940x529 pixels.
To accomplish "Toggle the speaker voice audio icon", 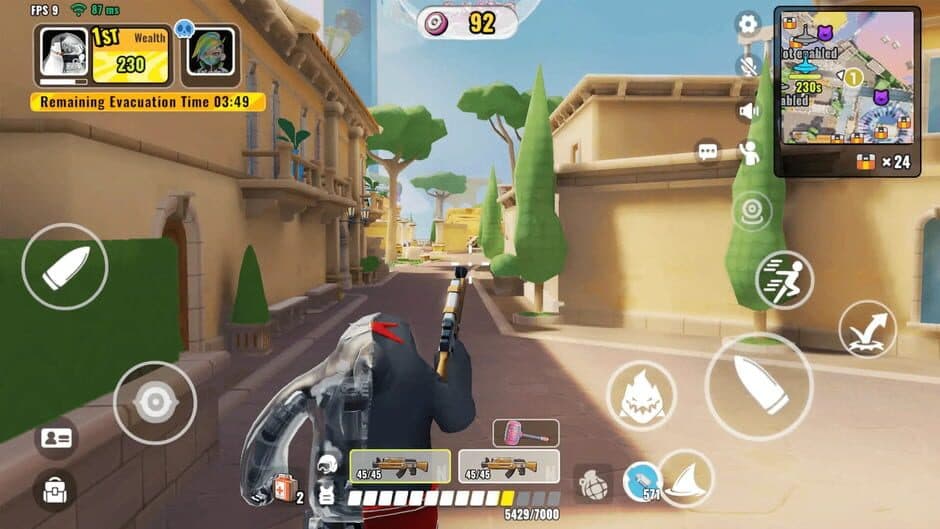I will point(748,111).
